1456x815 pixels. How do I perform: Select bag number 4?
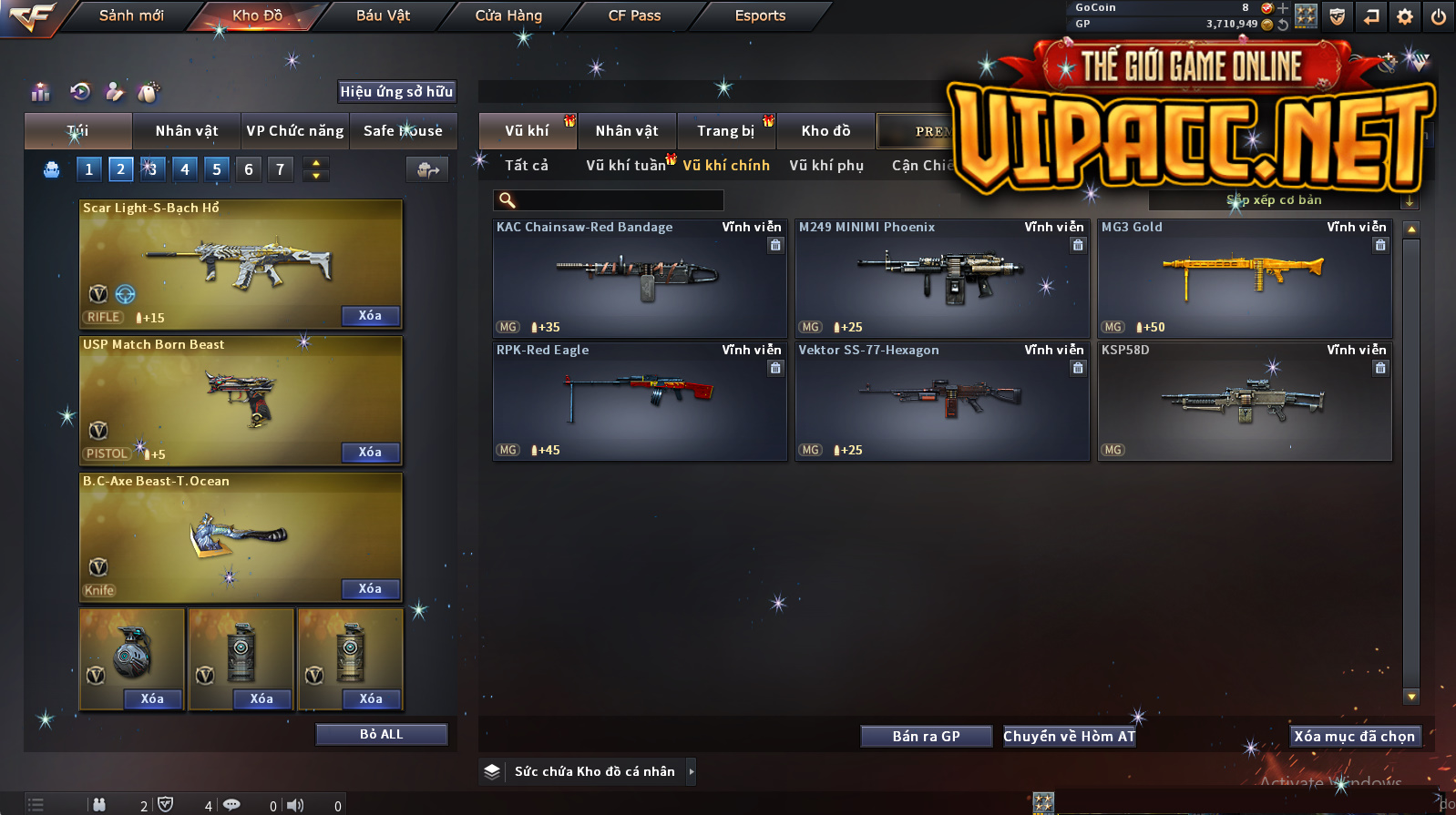(185, 169)
